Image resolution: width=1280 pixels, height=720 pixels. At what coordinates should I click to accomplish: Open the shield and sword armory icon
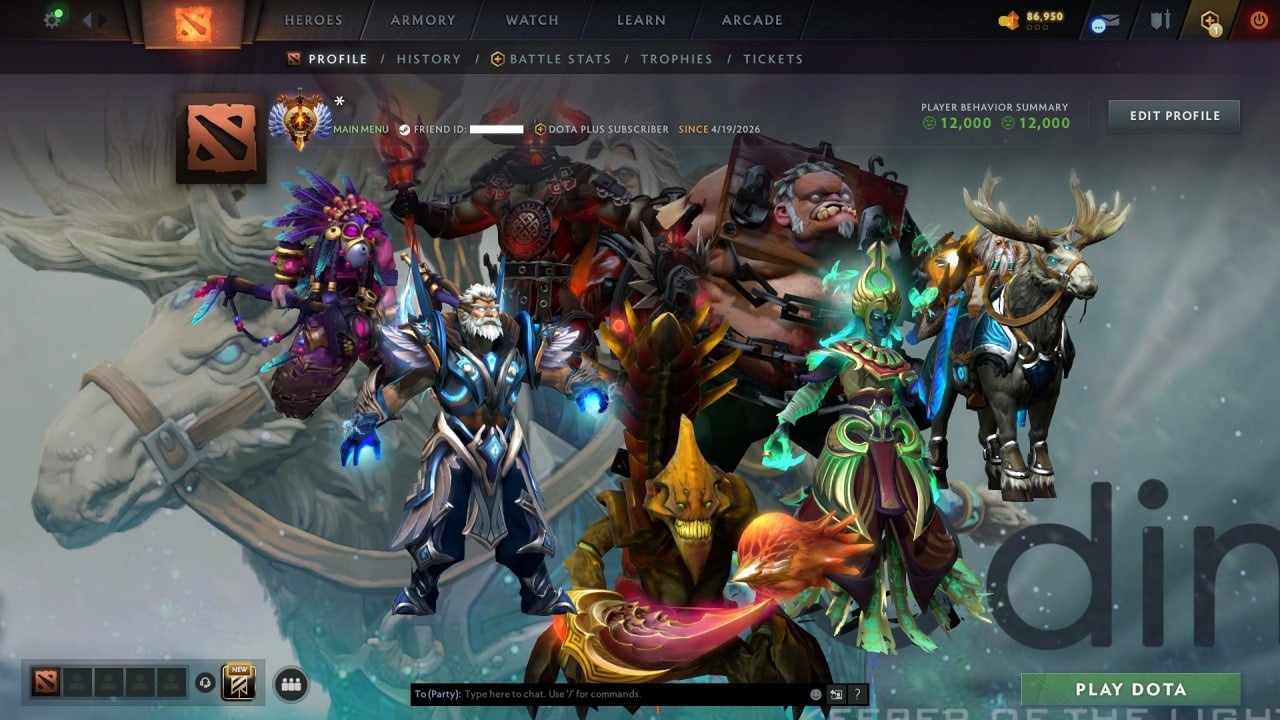[x=1160, y=19]
